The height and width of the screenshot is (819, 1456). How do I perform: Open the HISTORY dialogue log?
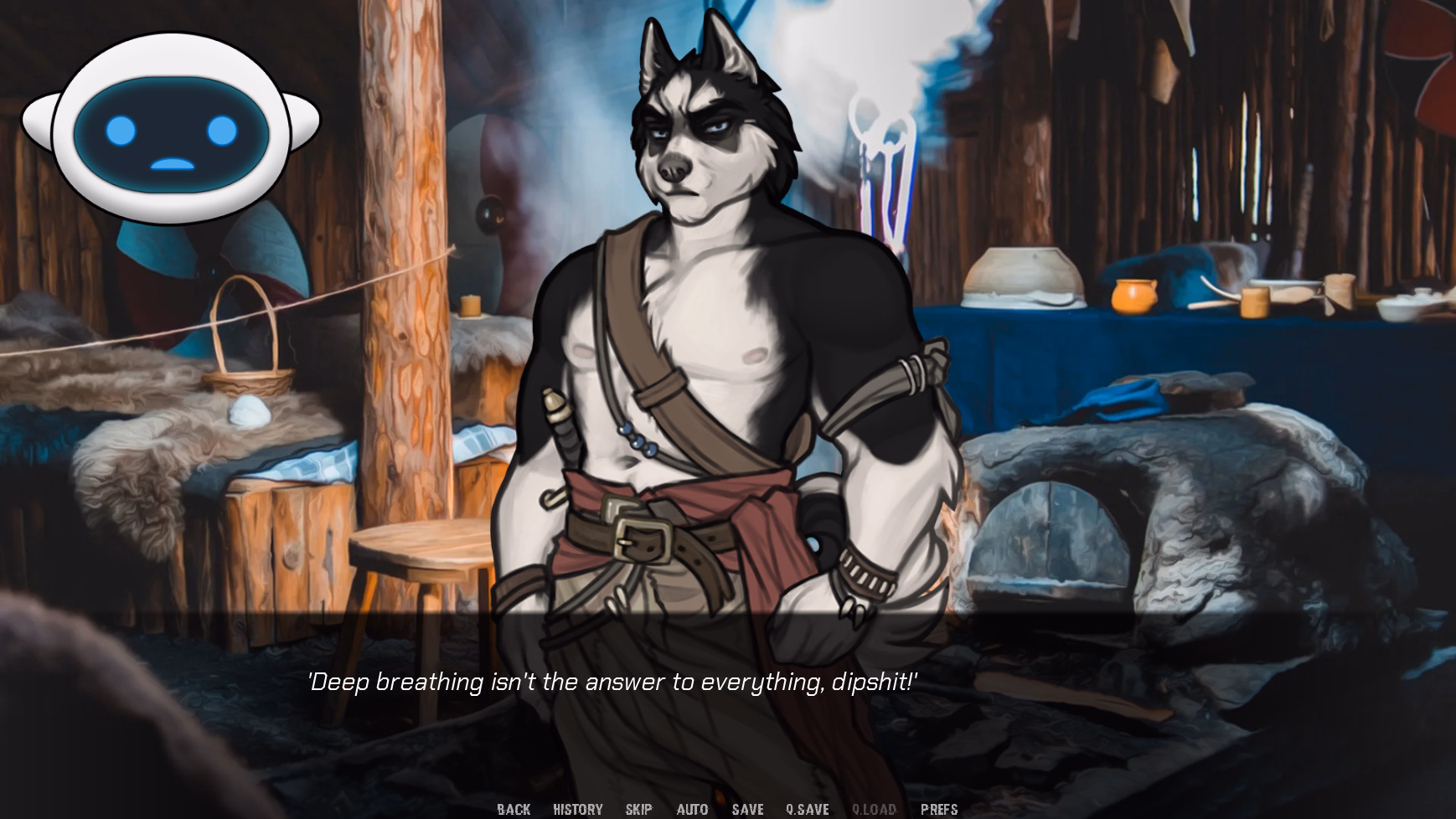click(x=577, y=809)
